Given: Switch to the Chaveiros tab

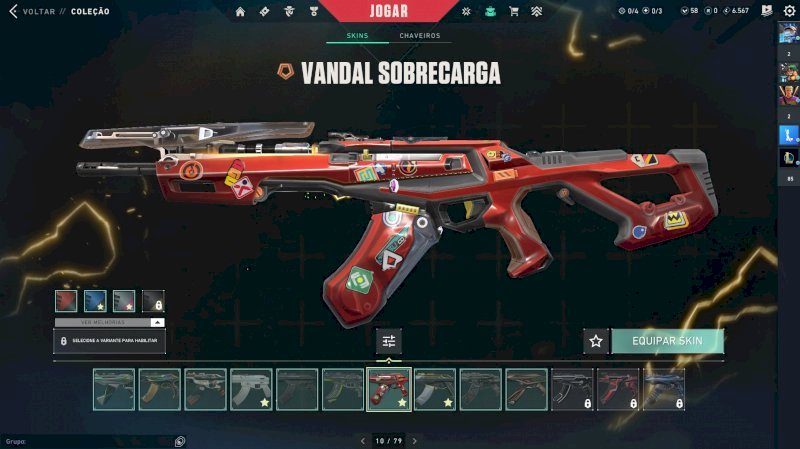Looking at the screenshot, I should click(x=420, y=36).
